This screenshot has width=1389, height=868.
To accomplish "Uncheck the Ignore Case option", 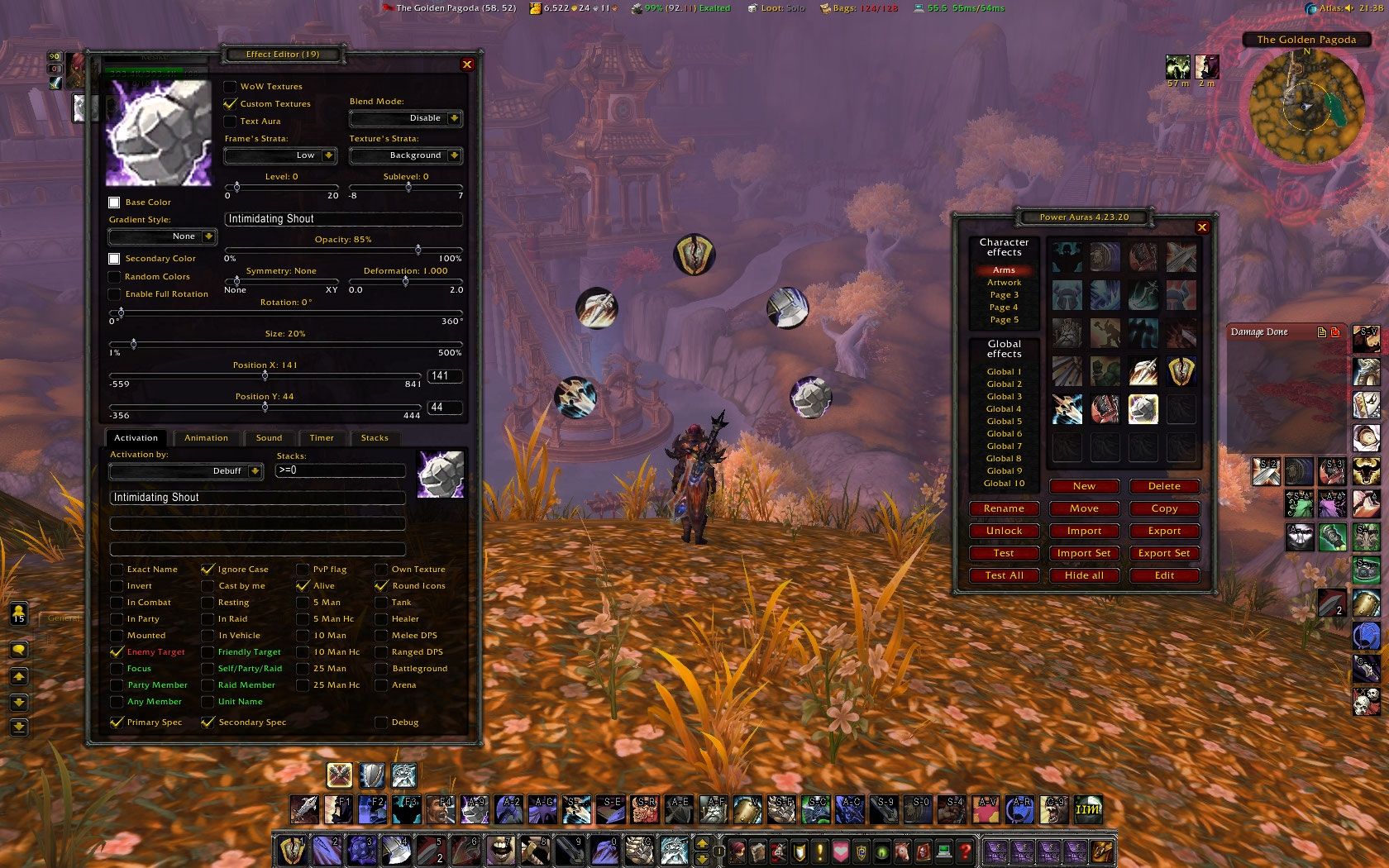I will (x=209, y=569).
